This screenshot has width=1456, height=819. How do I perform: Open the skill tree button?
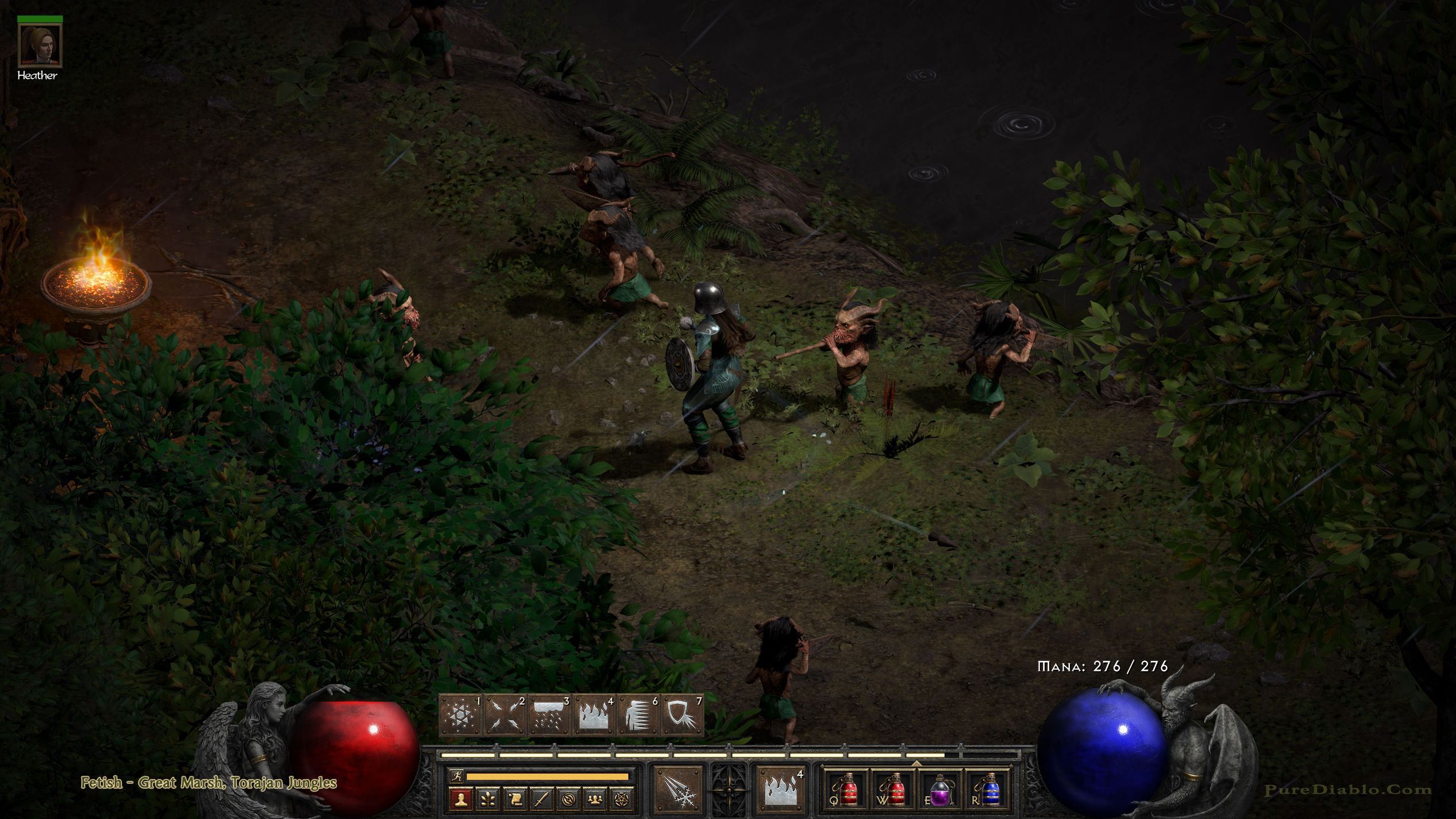pos(488,799)
